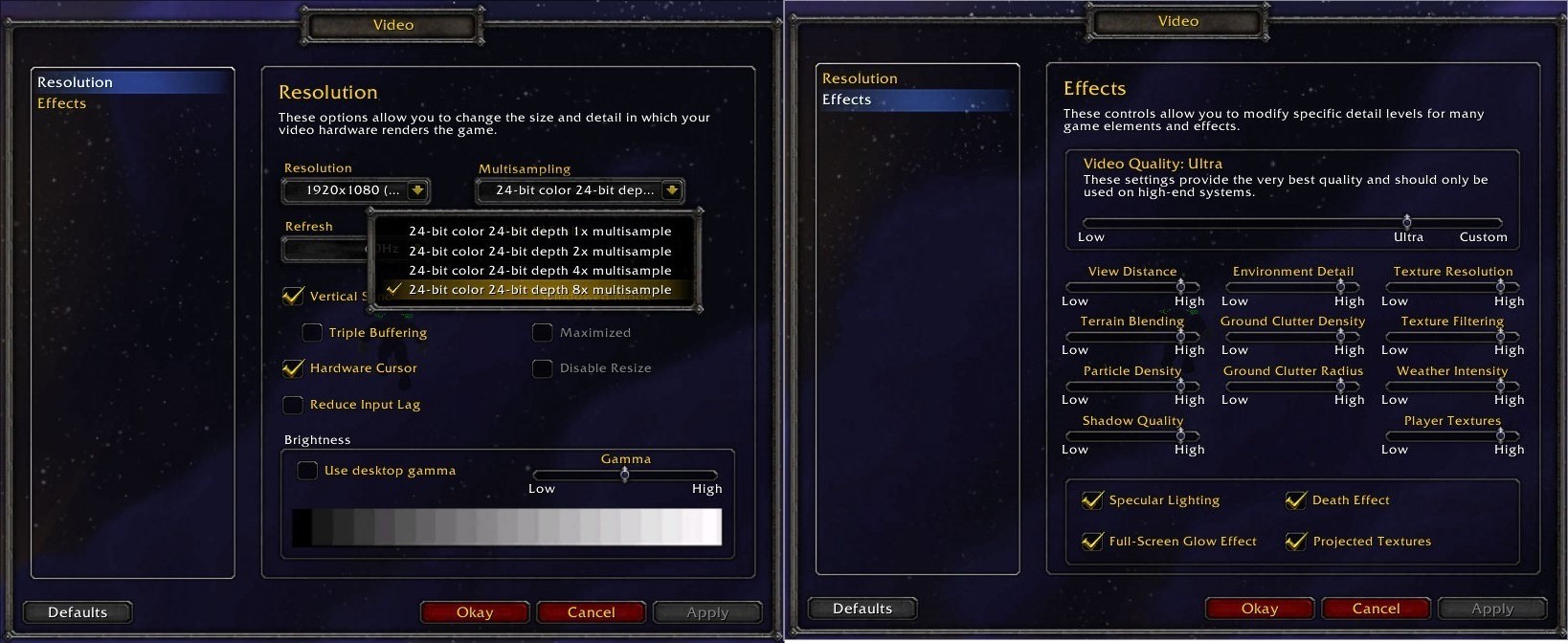Screen dimensions: 1568x643
Task: Click the Video Quality slider handle
Action: pyautogui.click(x=1407, y=222)
